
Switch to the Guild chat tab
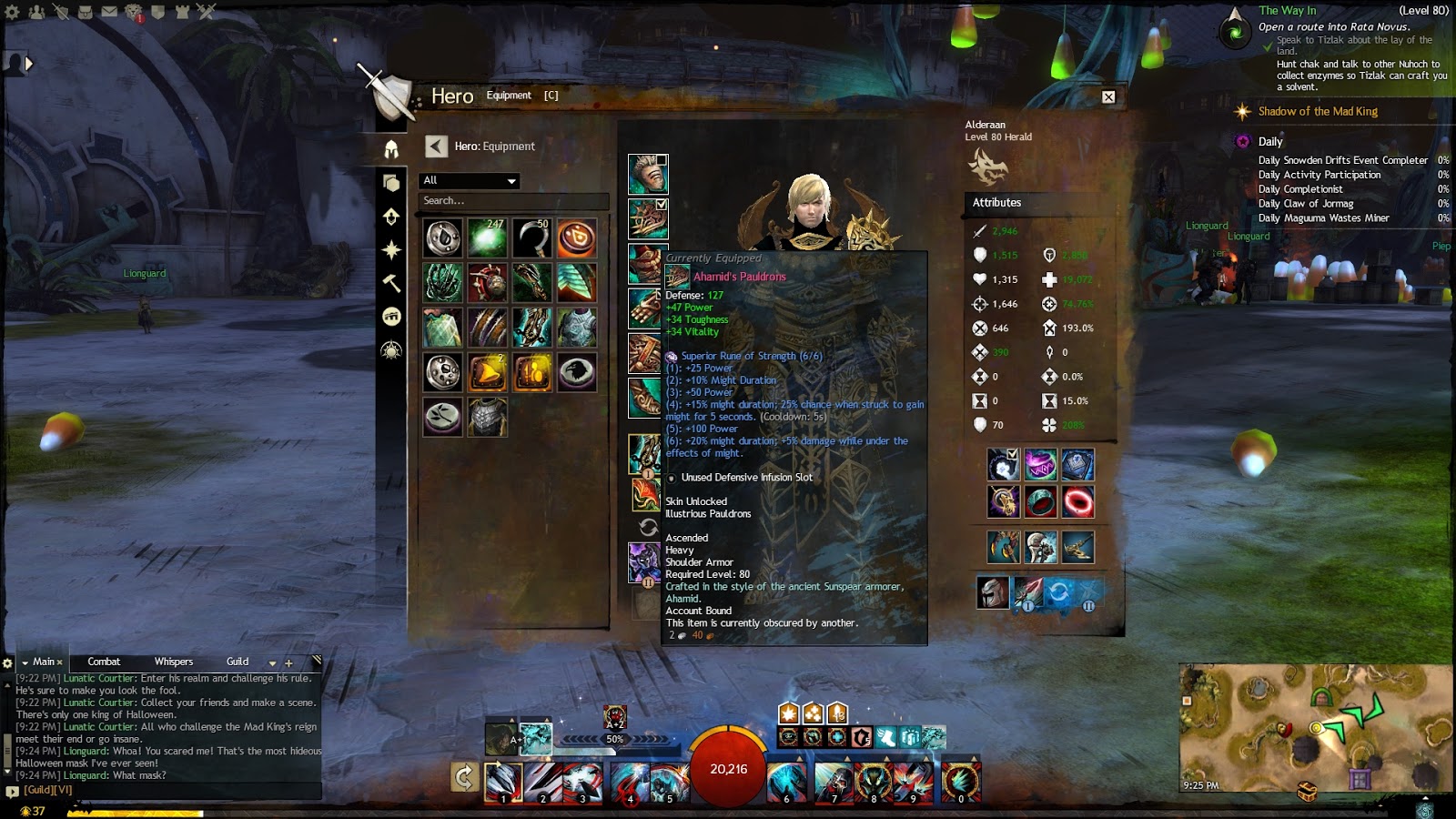[238, 662]
